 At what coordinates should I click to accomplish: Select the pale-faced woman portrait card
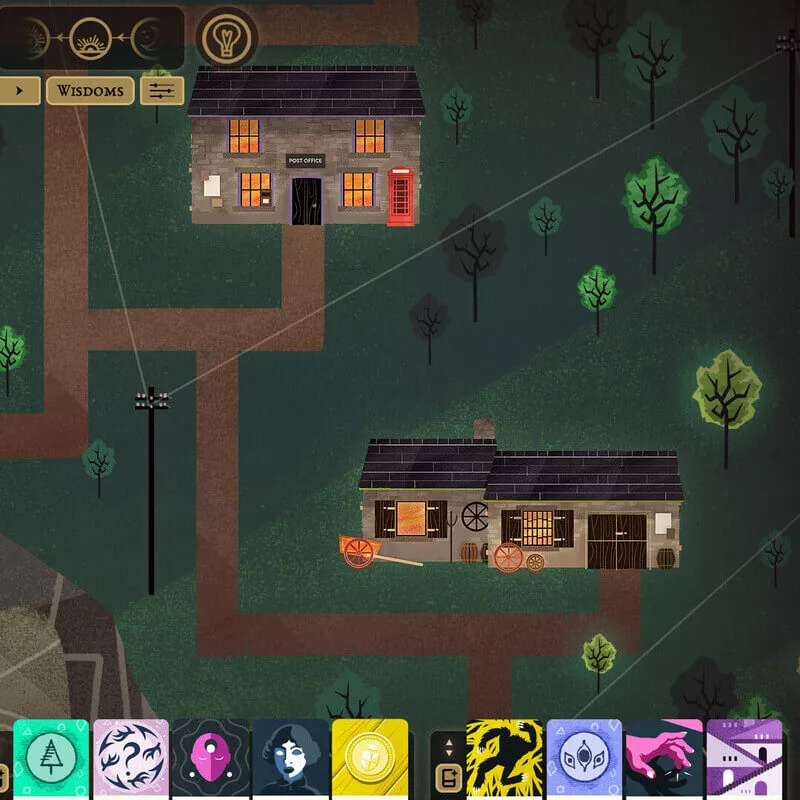click(x=290, y=758)
